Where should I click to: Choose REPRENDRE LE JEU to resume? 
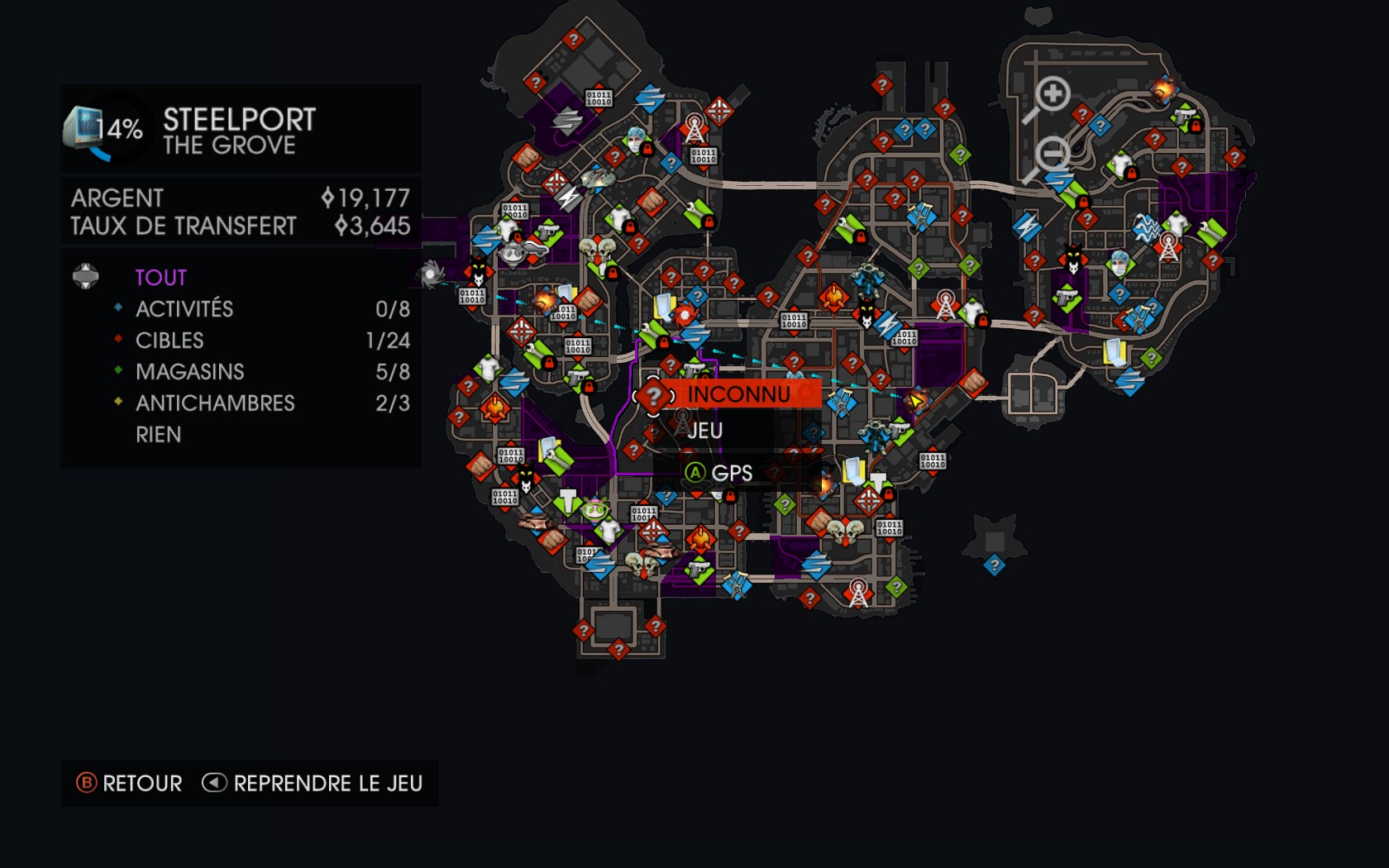coord(313,783)
